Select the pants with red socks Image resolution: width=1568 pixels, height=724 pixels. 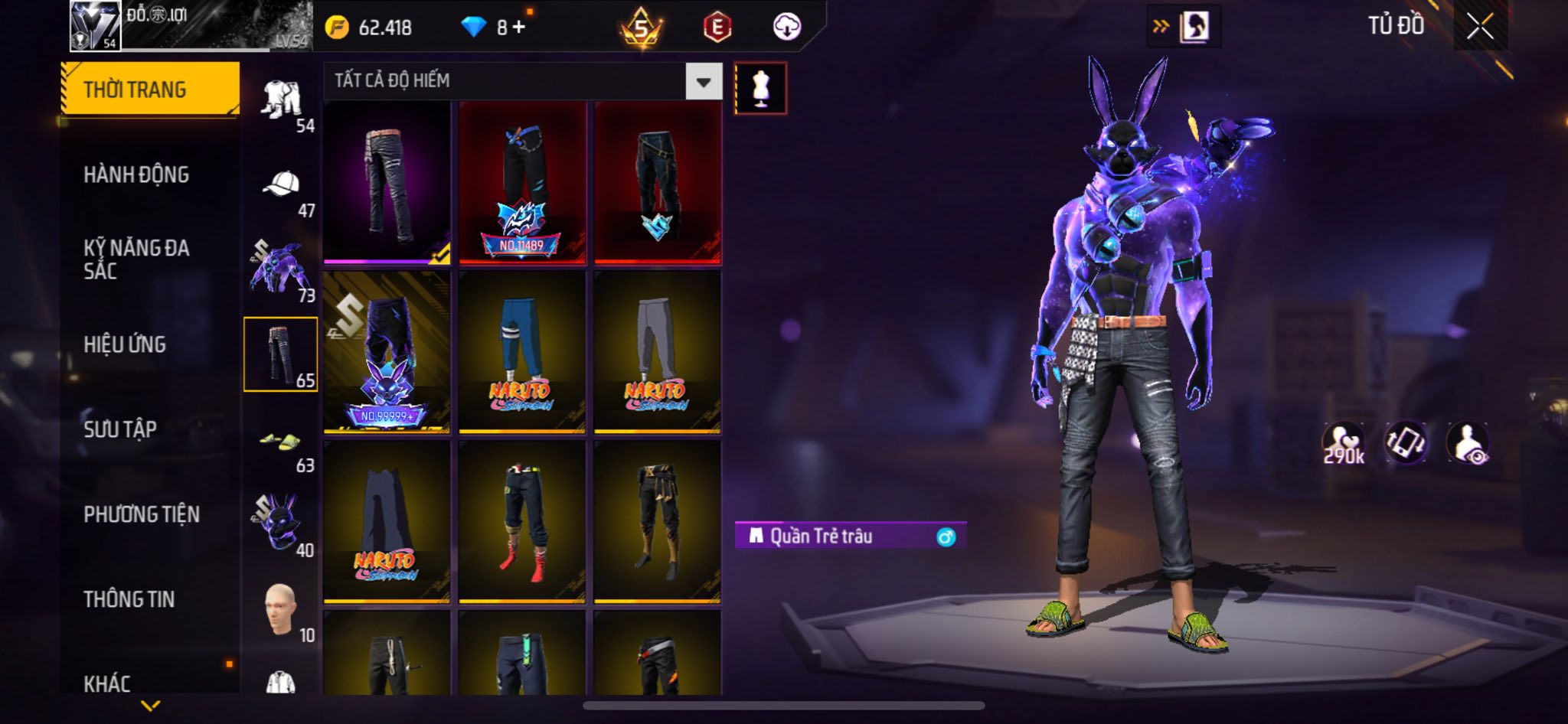(x=522, y=522)
